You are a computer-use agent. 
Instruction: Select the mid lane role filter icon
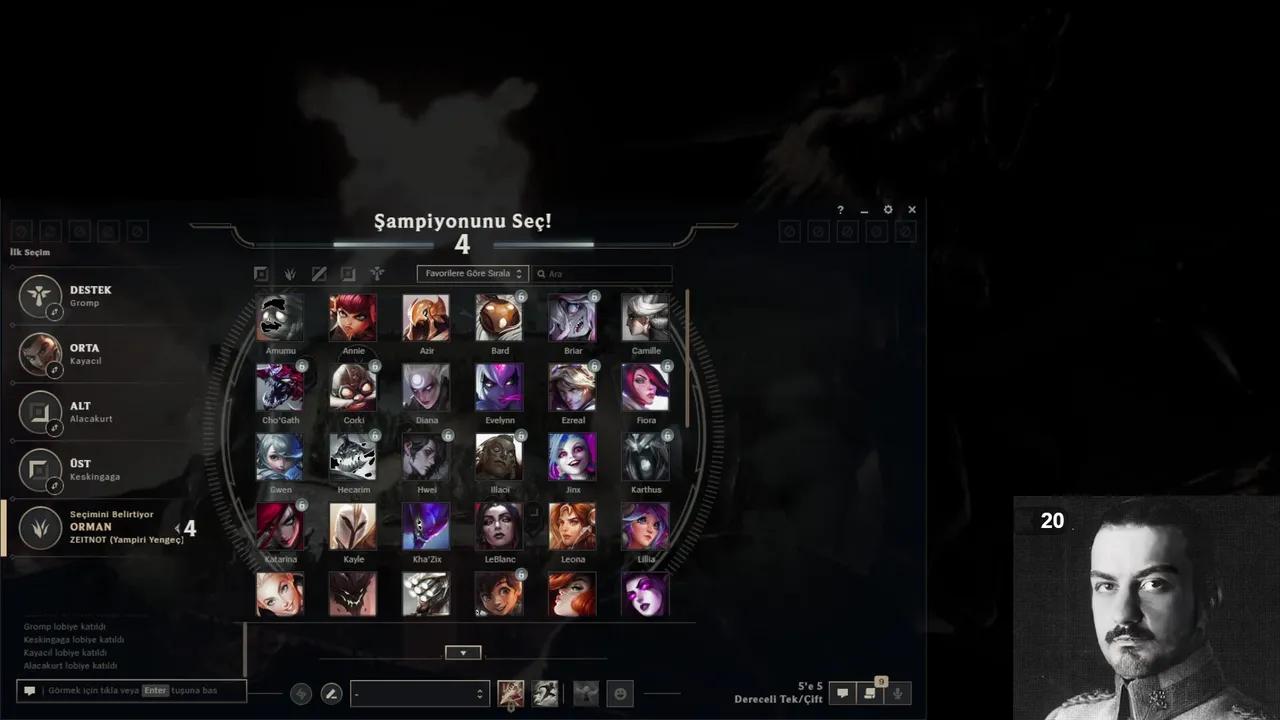tap(319, 273)
